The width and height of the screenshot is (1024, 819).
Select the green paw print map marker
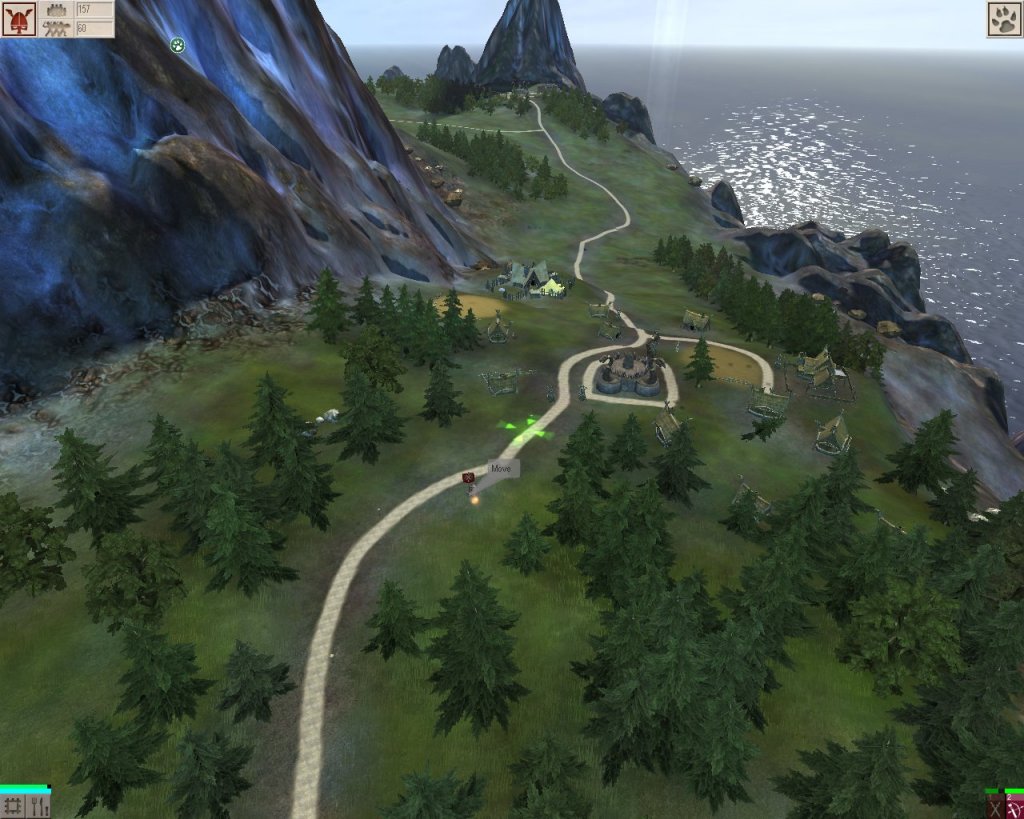(x=177, y=44)
